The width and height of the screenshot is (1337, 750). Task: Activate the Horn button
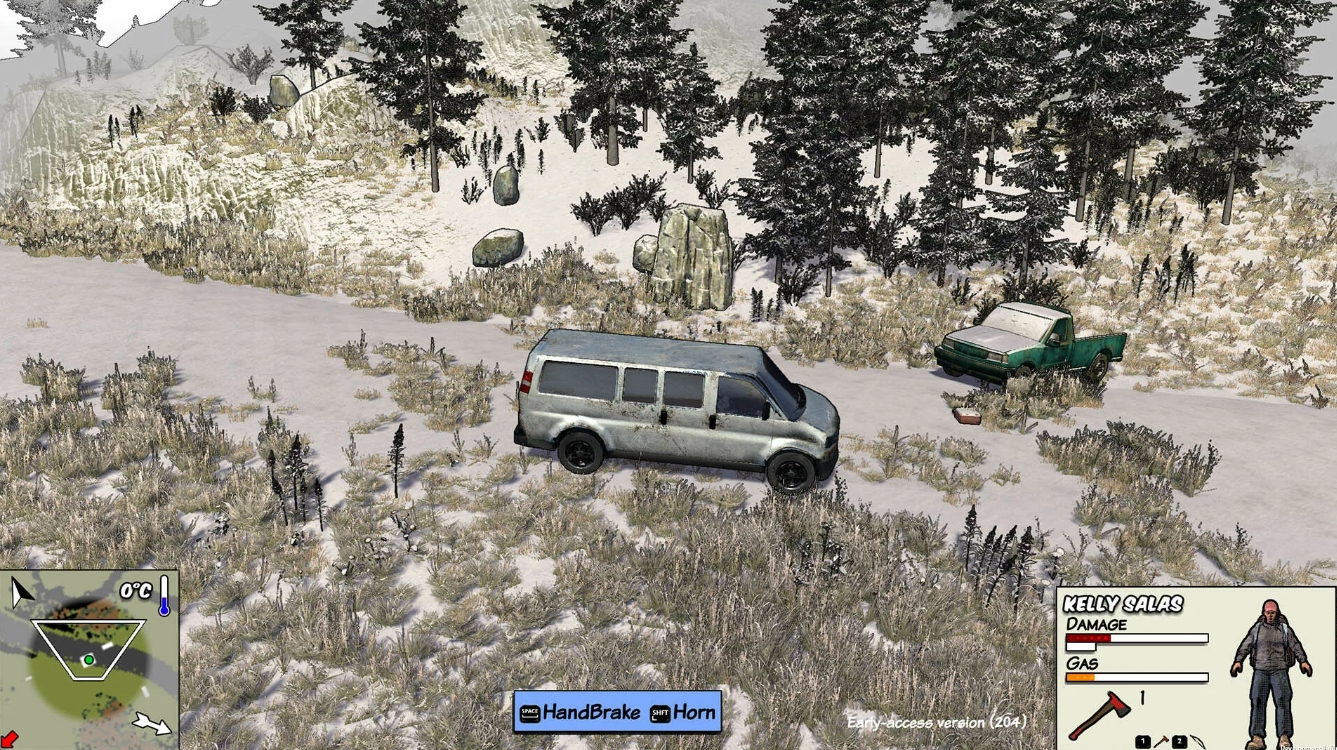[697, 712]
